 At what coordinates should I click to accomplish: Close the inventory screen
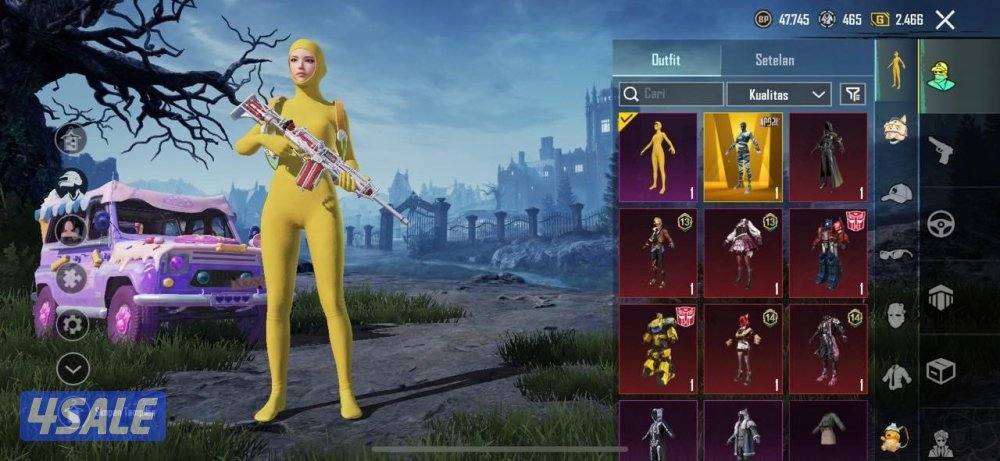(945, 19)
